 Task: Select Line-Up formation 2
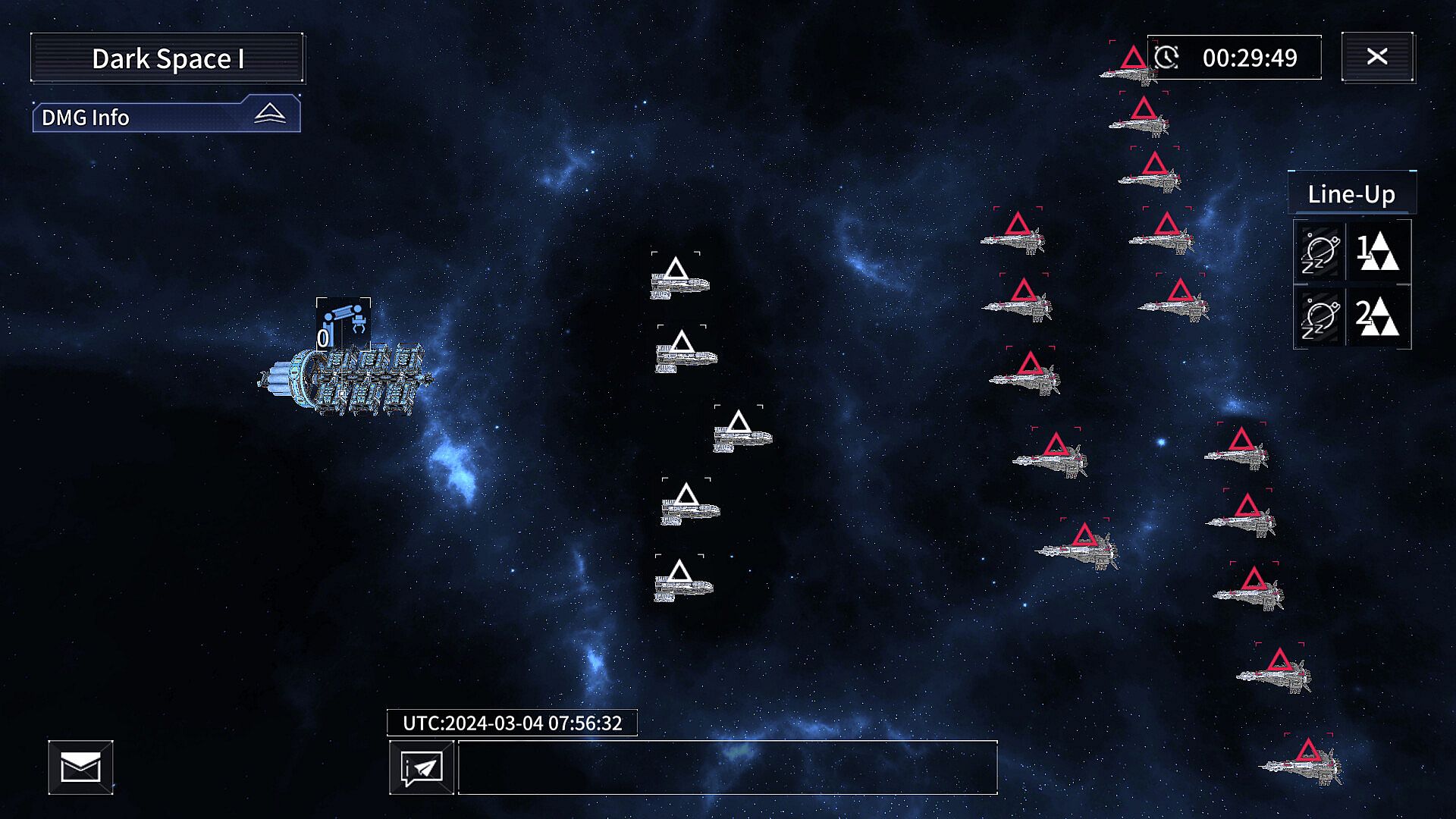(1378, 317)
